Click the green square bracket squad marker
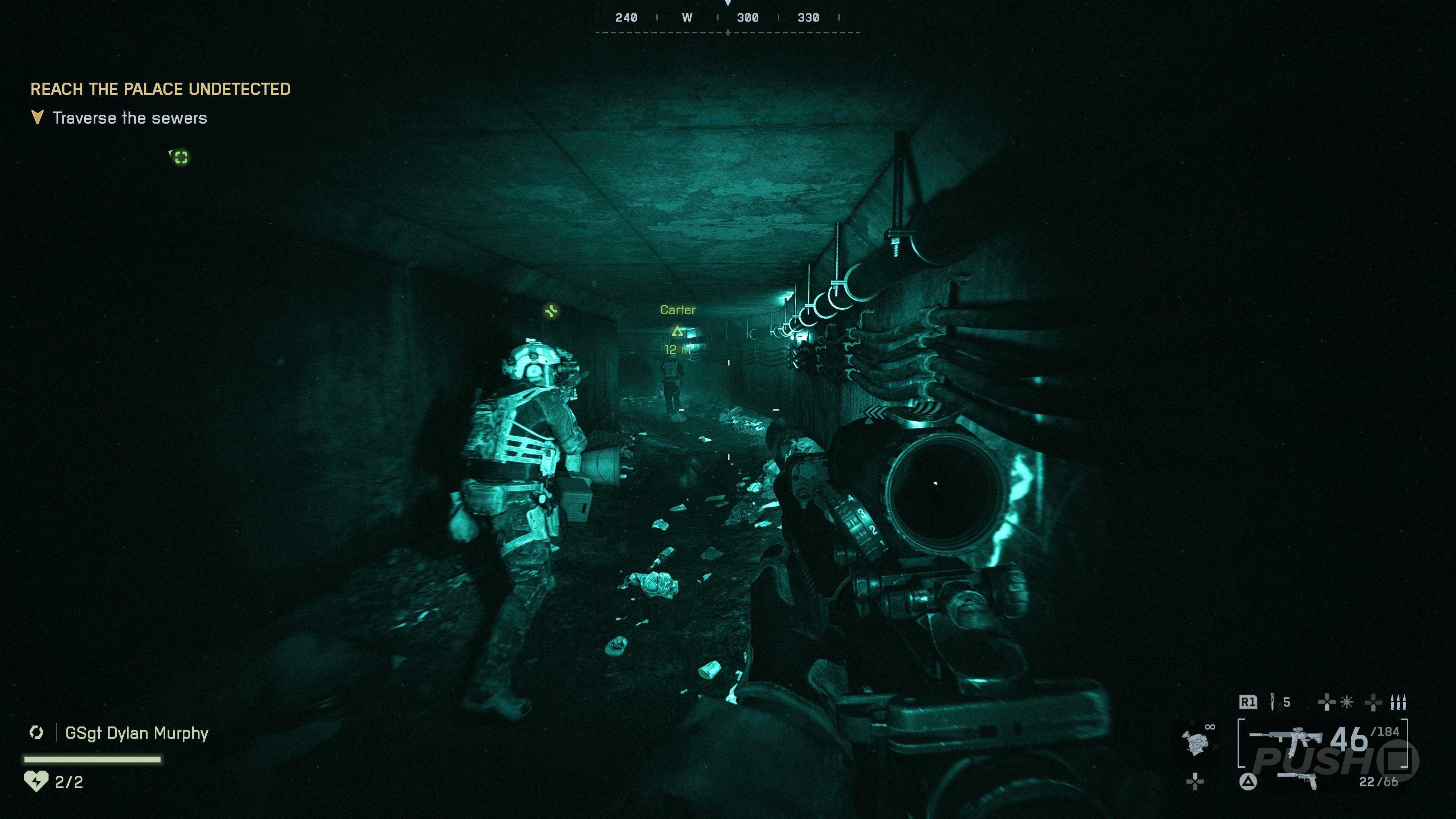Screen dimensions: 1456x819 (180, 157)
